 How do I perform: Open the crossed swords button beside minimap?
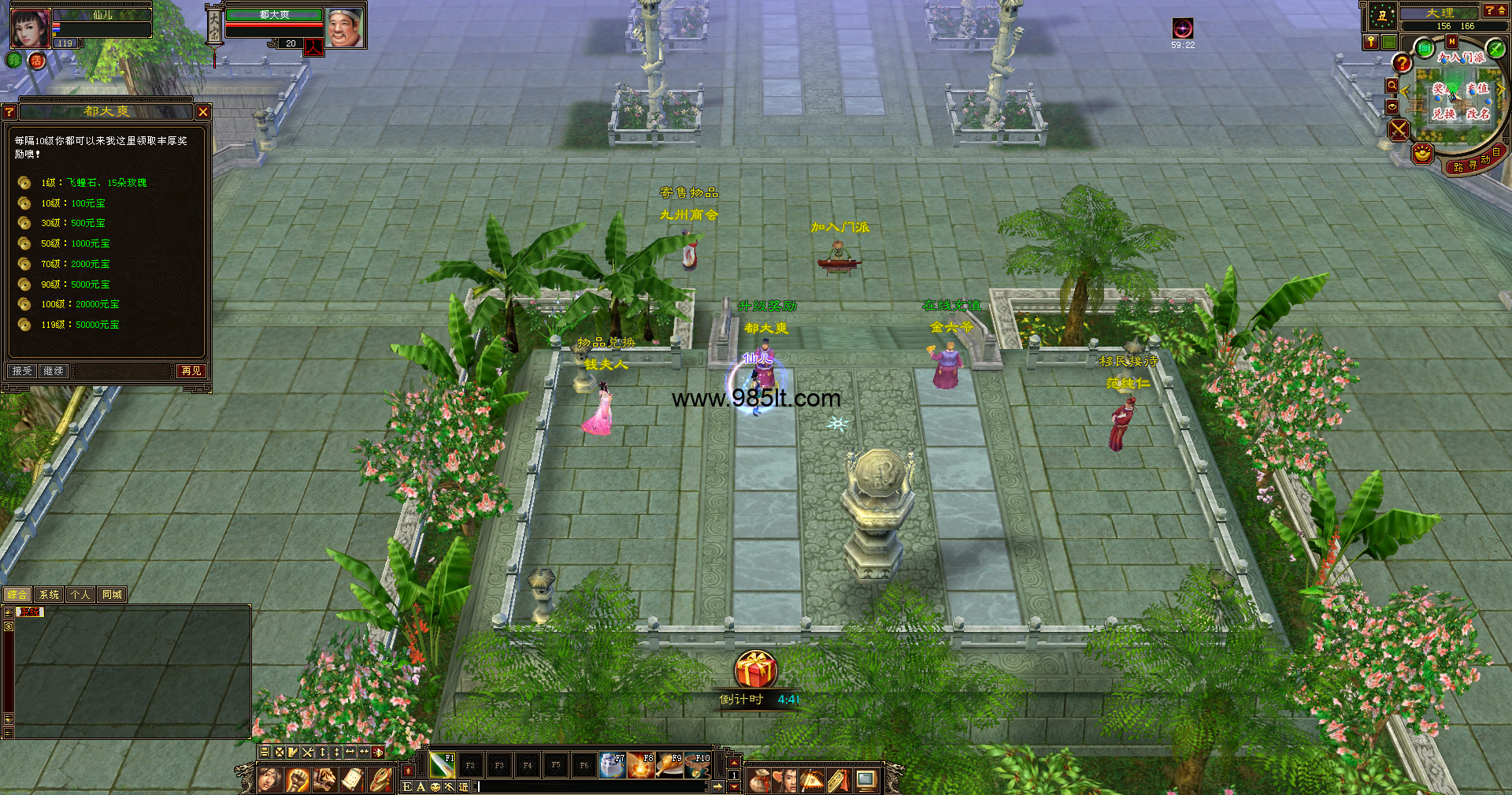pyautogui.click(x=1399, y=129)
